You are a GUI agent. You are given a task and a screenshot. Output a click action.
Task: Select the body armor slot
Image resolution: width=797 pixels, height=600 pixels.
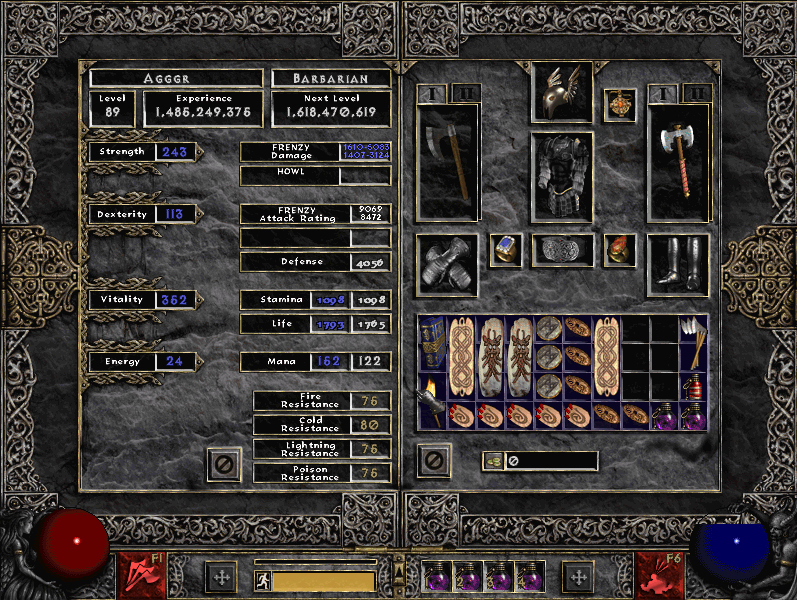pos(561,176)
